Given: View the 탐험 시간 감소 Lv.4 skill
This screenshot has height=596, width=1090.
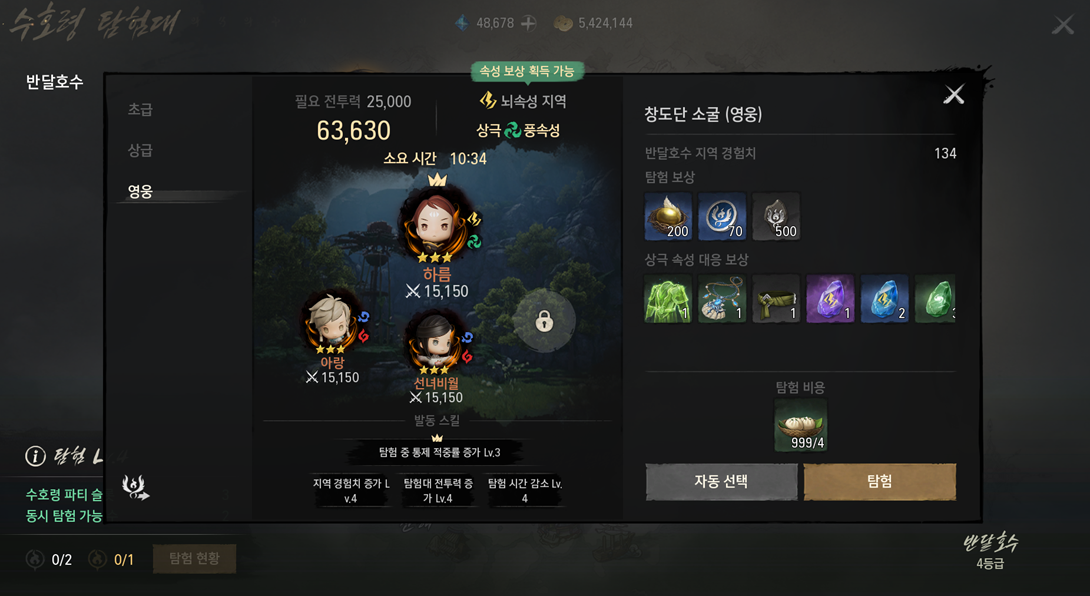Looking at the screenshot, I should pyautogui.click(x=525, y=490).
